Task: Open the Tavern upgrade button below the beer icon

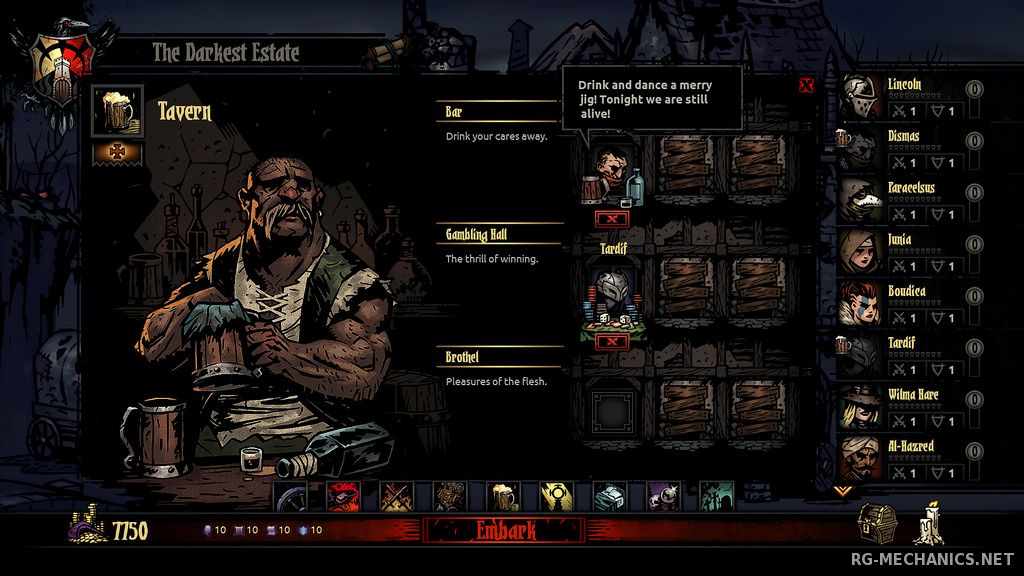Action: (118, 153)
